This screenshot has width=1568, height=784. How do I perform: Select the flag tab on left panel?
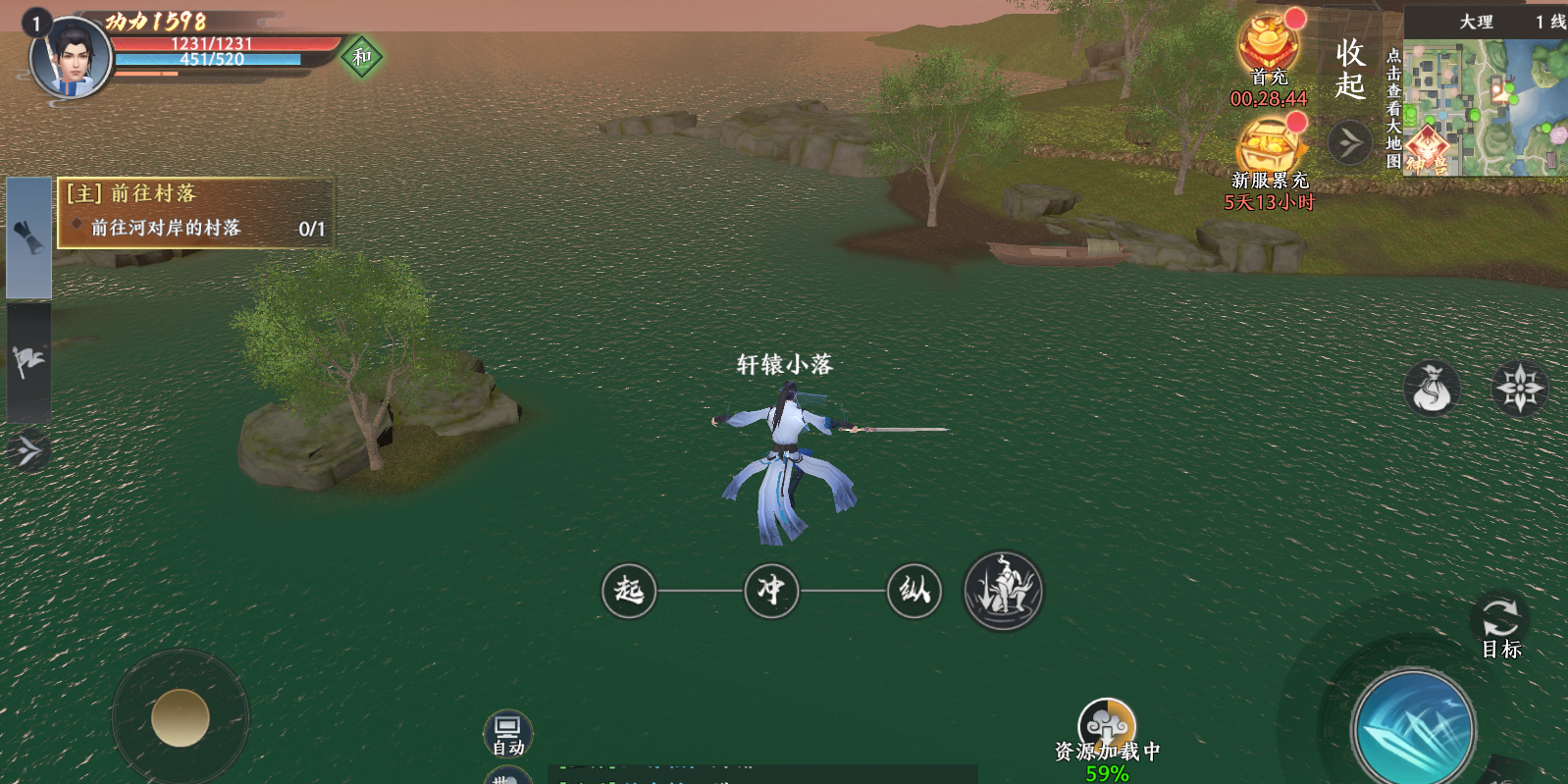pyautogui.click(x=28, y=362)
